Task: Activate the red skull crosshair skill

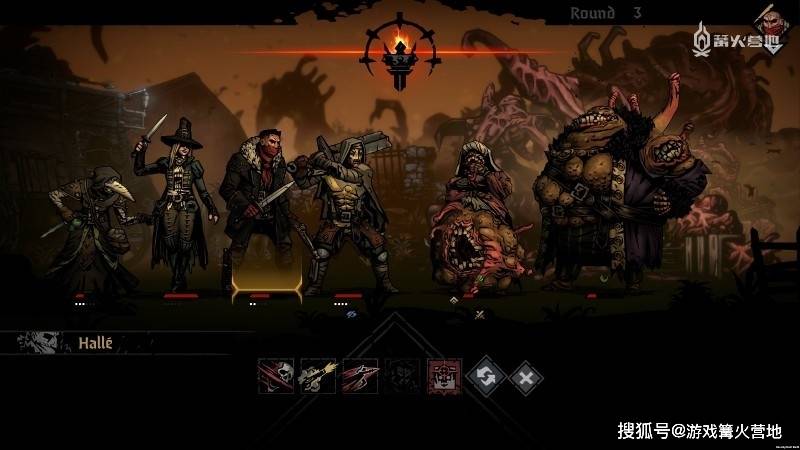Action: point(444,377)
